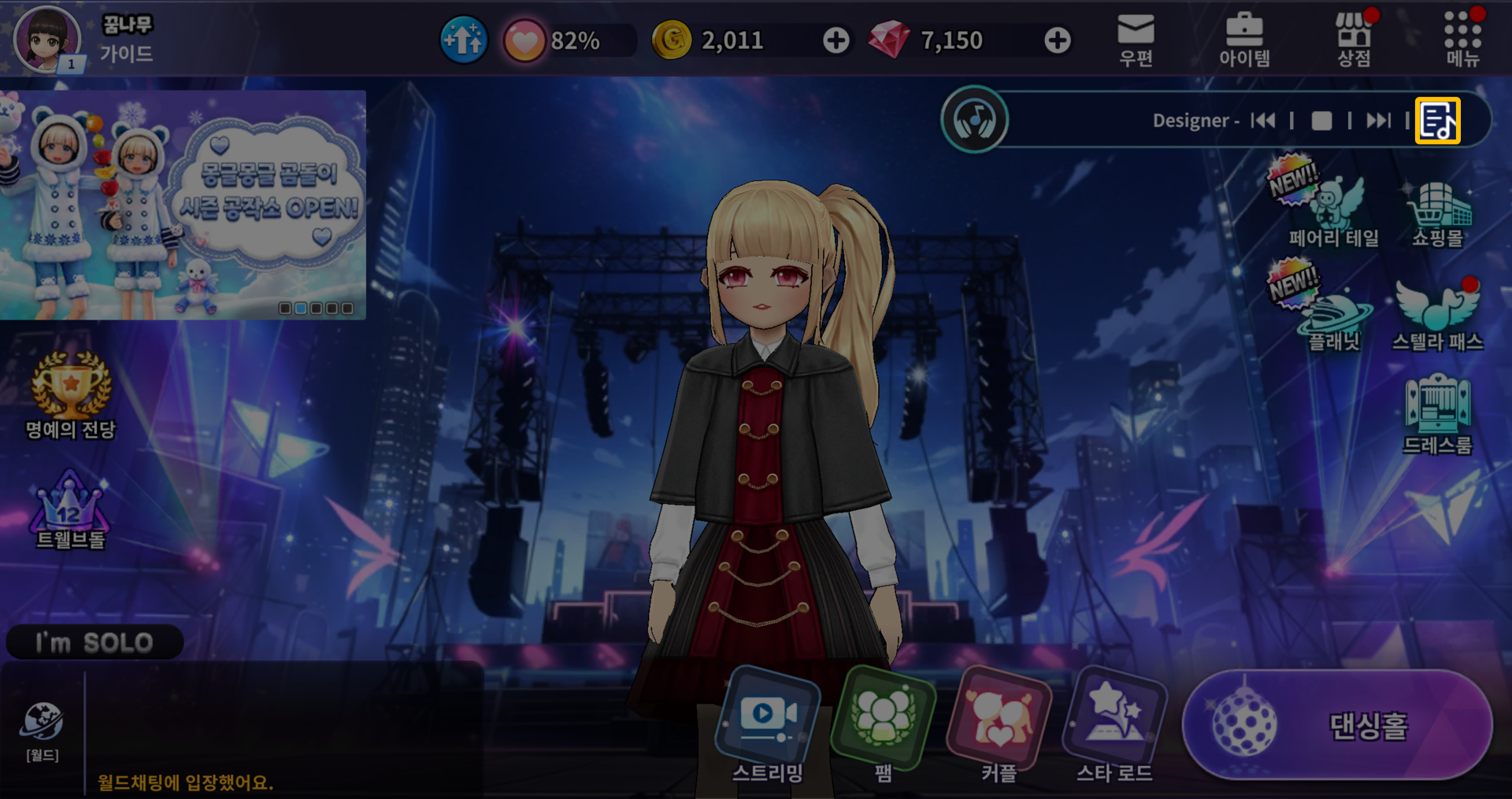This screenshot has width=1512, height=799.
Task: Add more gold coins with plus button
Action: 836,40
